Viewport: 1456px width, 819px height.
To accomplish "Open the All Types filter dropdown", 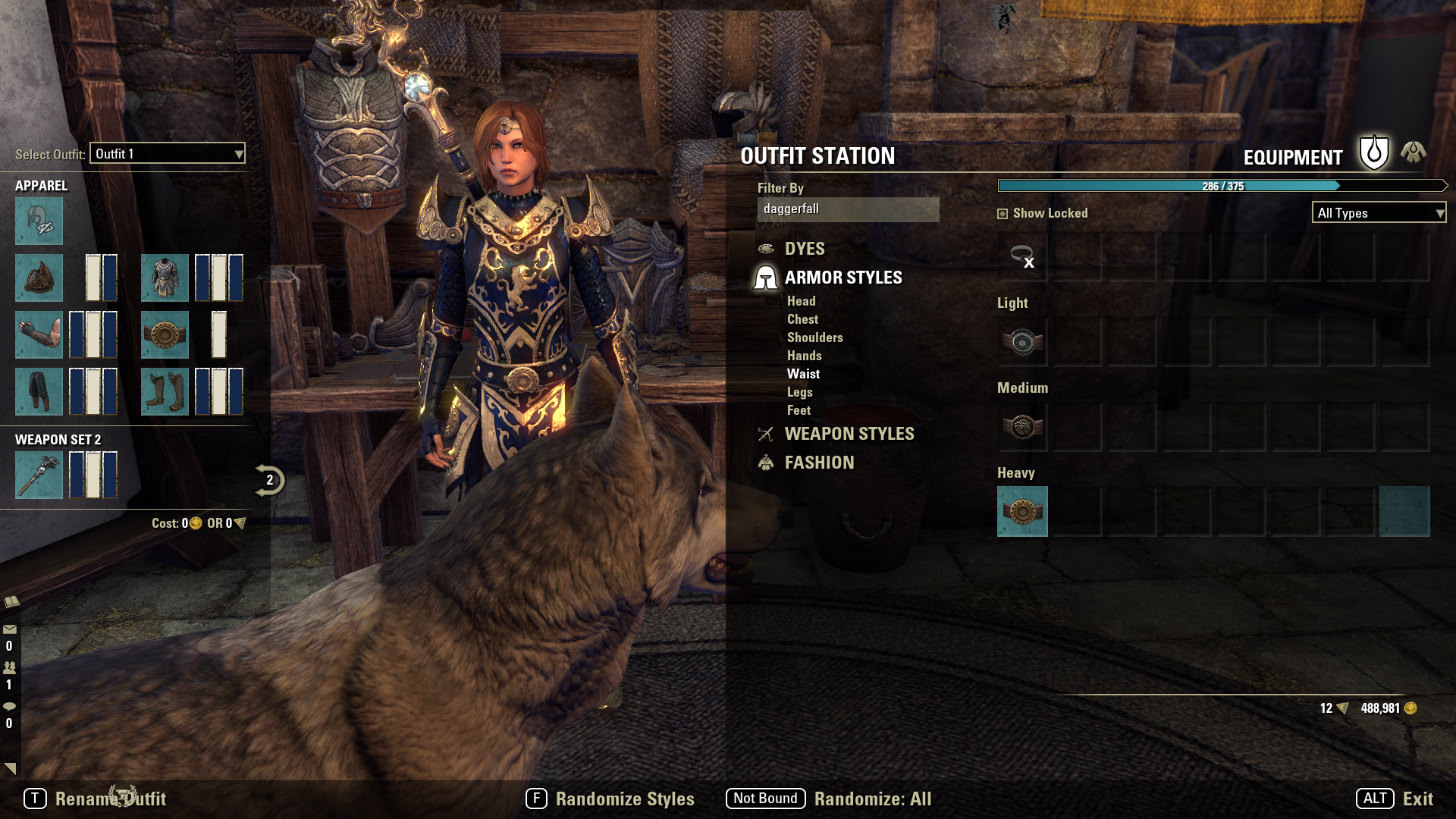I will (x=1379, y=213).
